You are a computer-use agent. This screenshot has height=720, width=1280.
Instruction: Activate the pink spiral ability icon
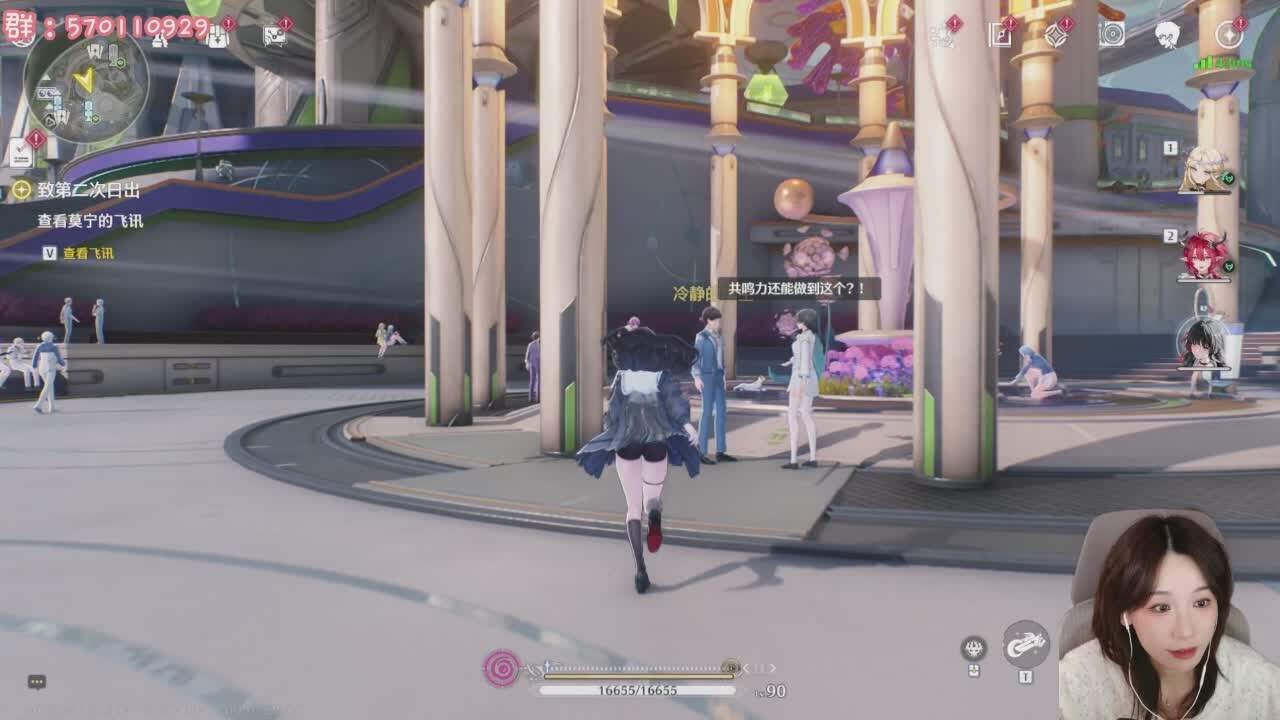501,668
